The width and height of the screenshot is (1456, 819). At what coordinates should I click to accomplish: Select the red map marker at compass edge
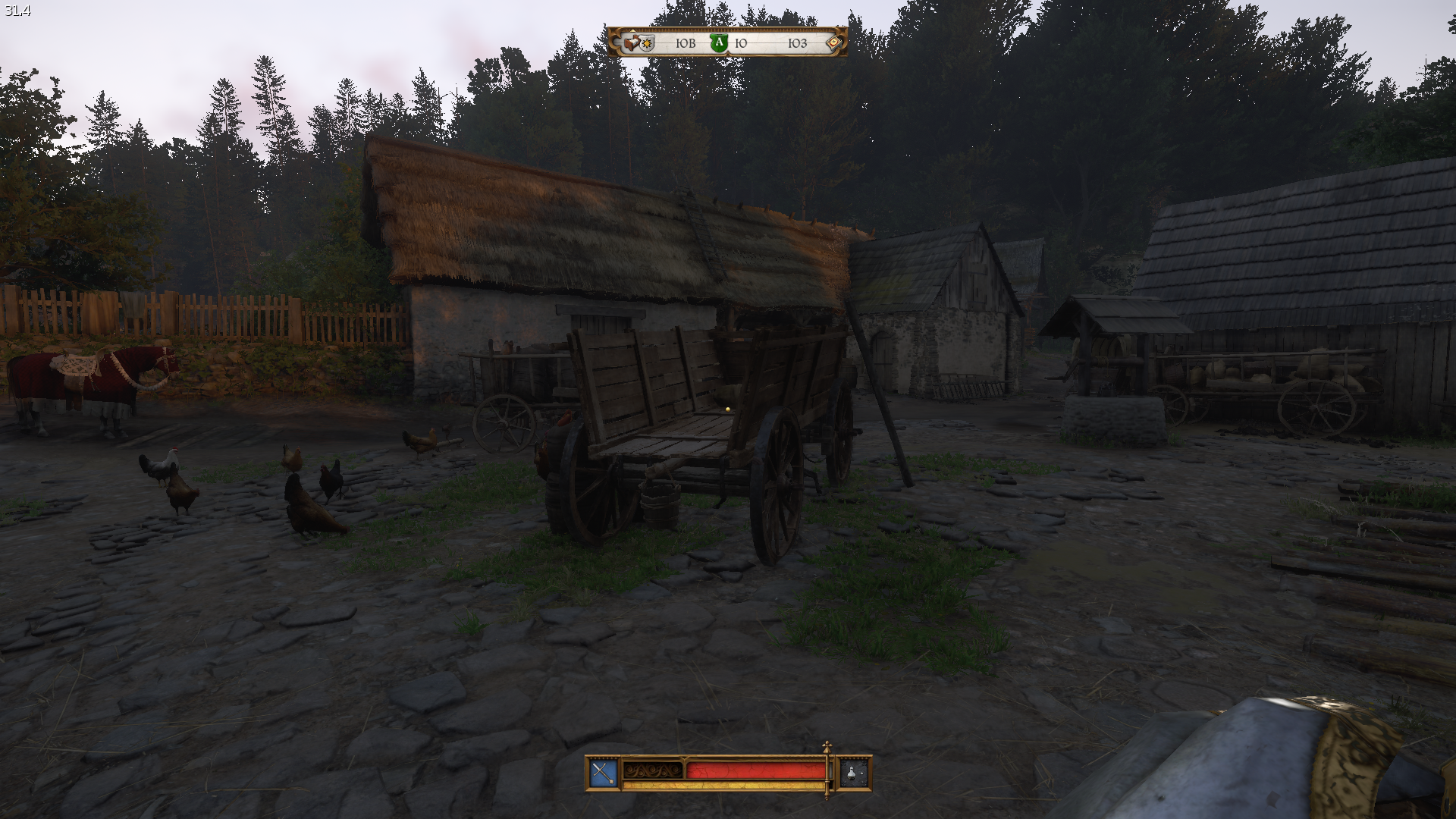coord(833,42)
